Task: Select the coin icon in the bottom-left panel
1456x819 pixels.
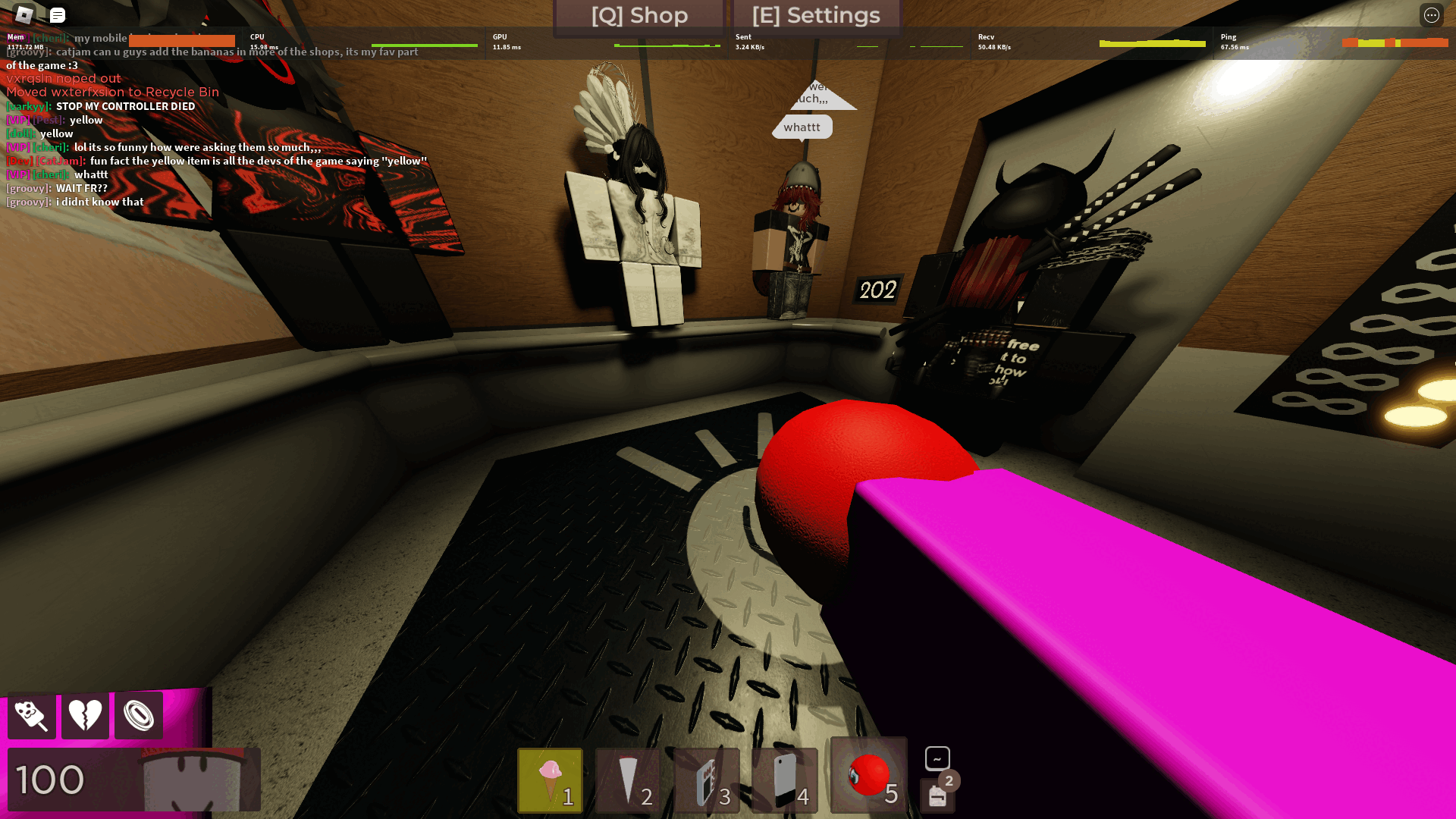Action: pyautogui.click(x=139, y=714)
